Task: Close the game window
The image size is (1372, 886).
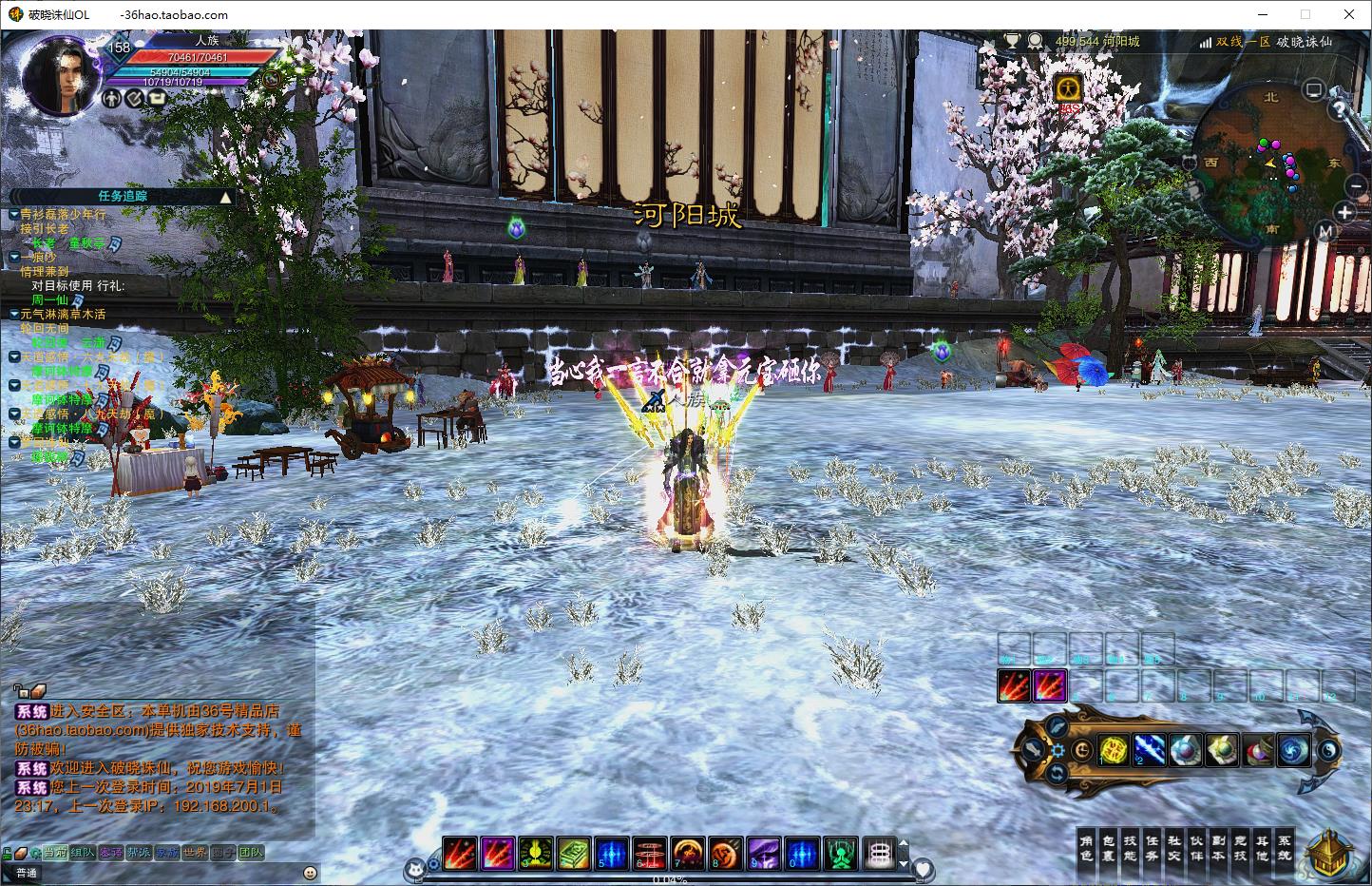Action: (1349, 14)
